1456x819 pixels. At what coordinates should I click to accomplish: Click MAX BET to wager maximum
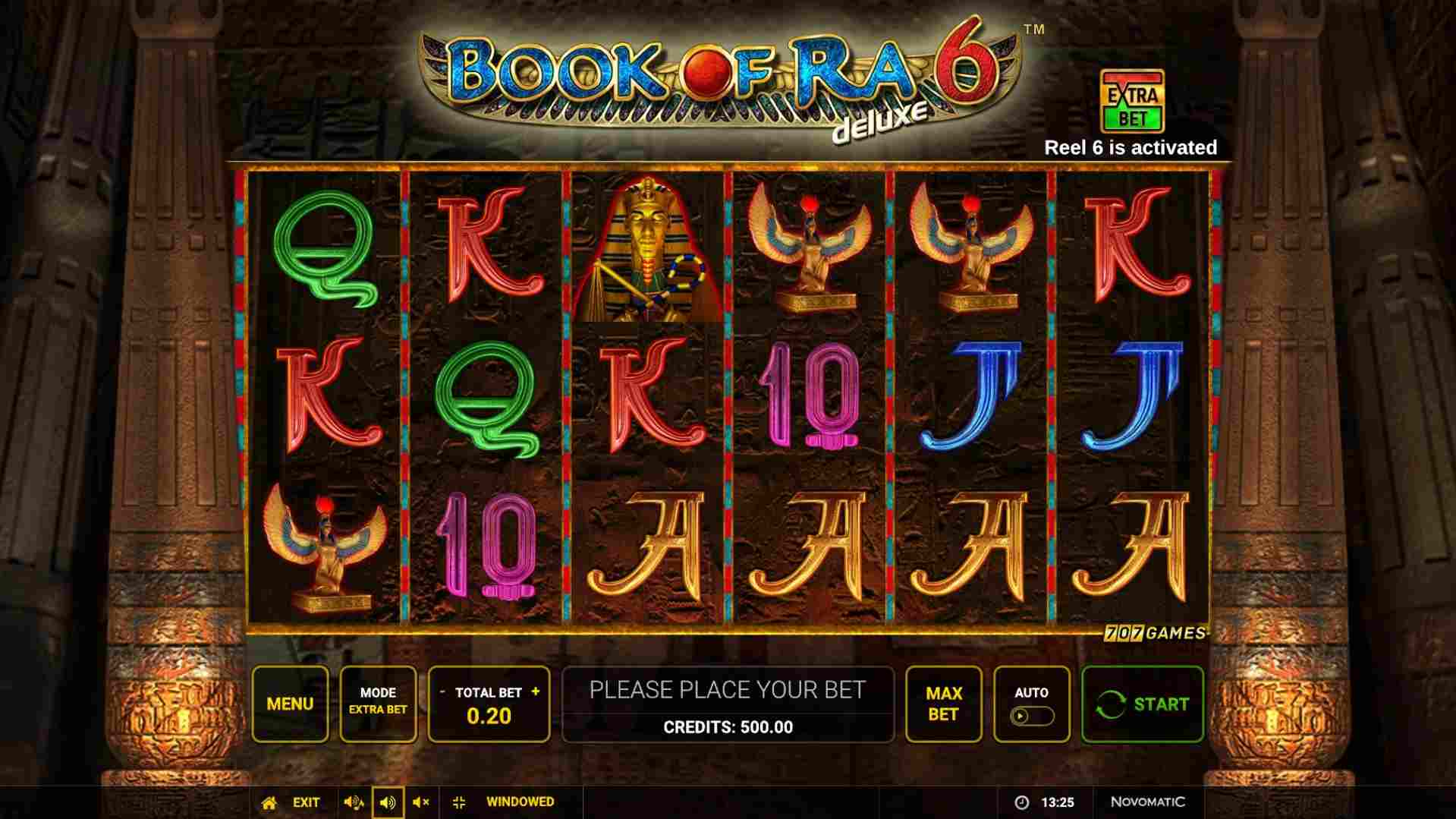tap(943, 703)
